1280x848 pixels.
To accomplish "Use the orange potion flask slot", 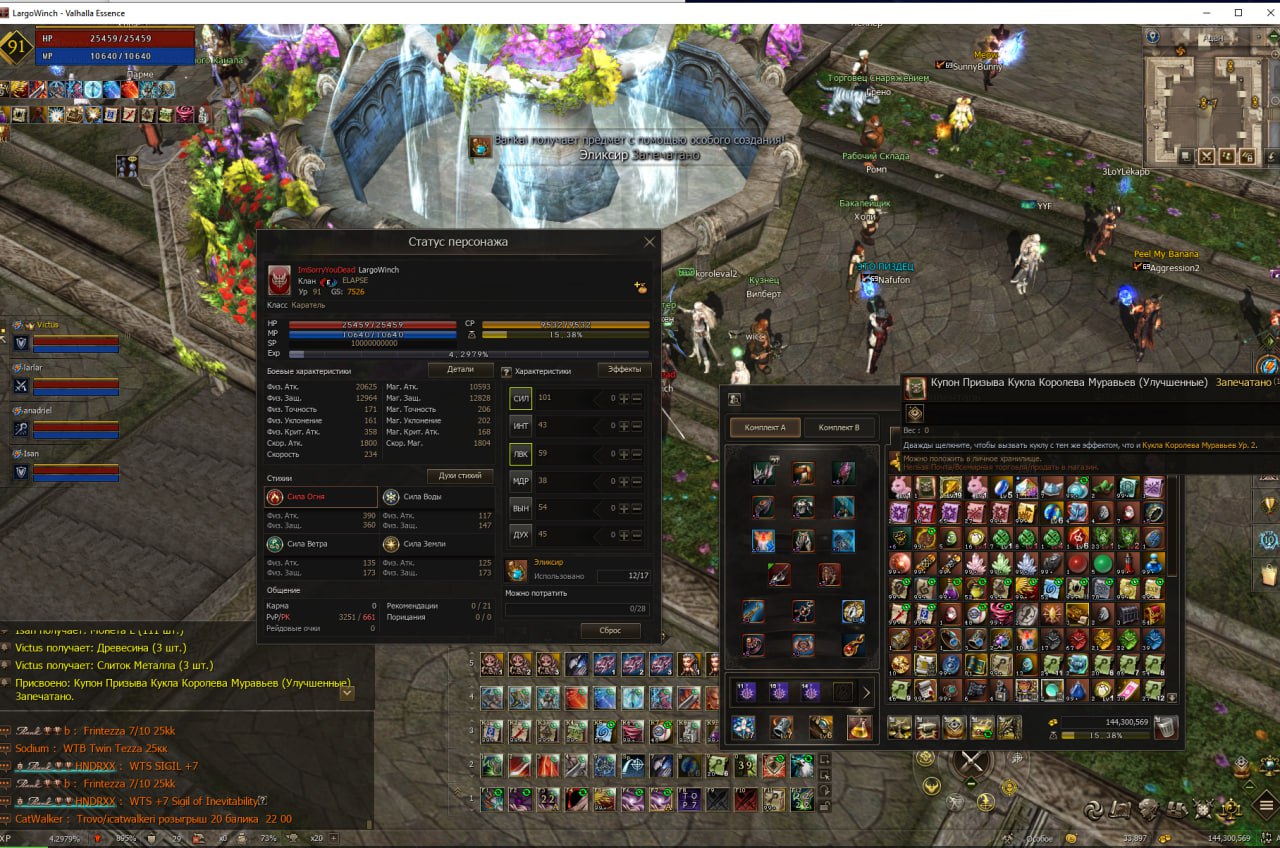I will [858, 728].
